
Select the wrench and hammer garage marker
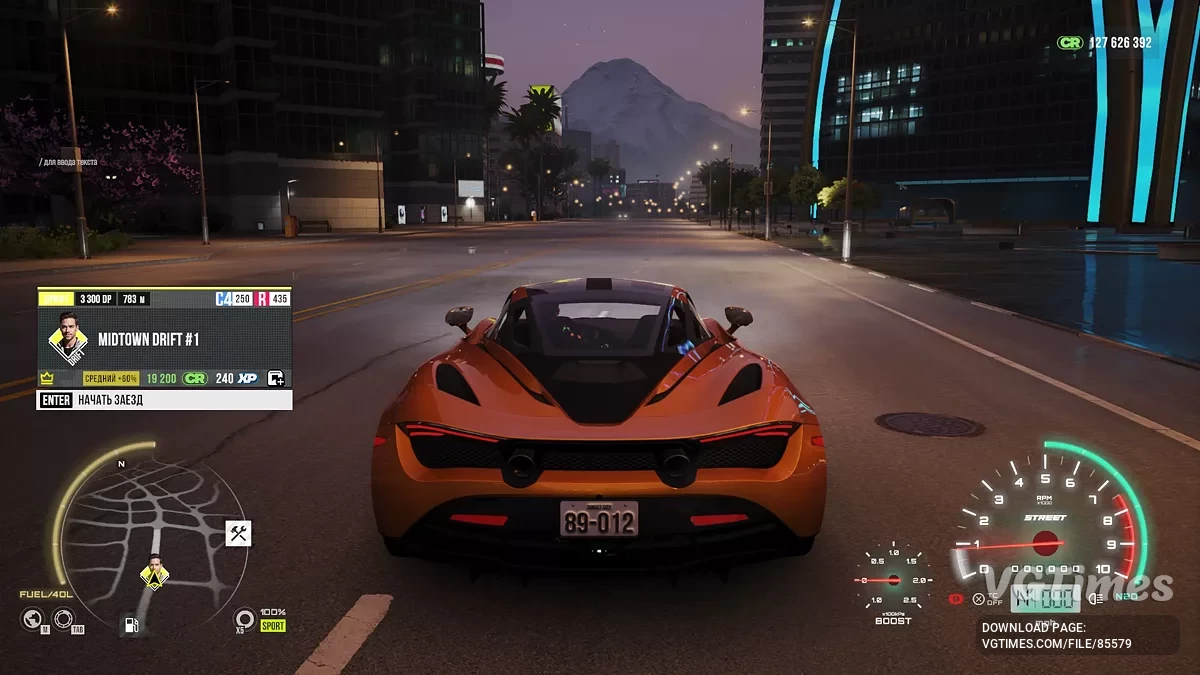coord(238,533)
